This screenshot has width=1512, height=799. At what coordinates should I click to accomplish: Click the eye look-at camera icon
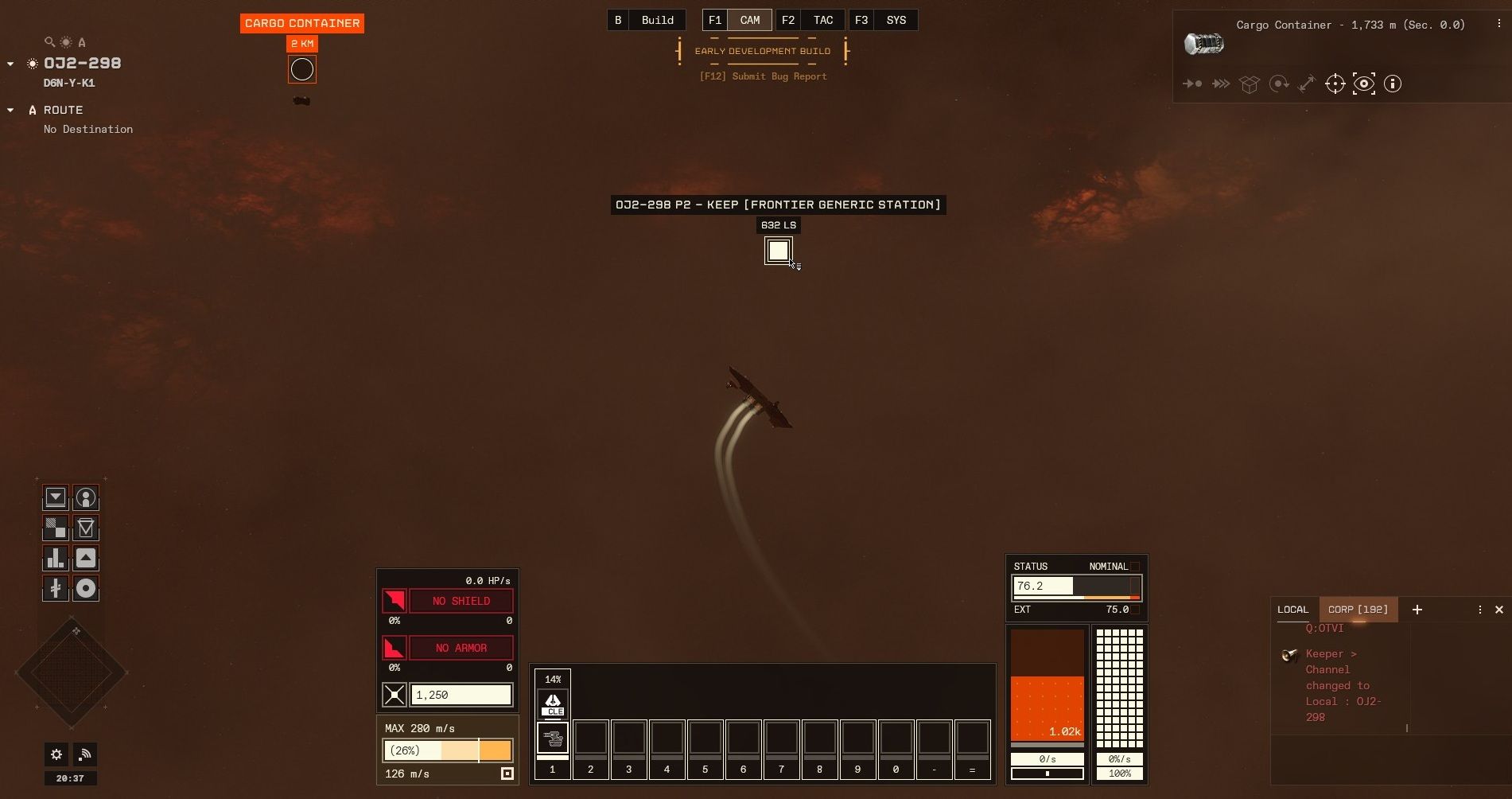tap(1363, 84)
